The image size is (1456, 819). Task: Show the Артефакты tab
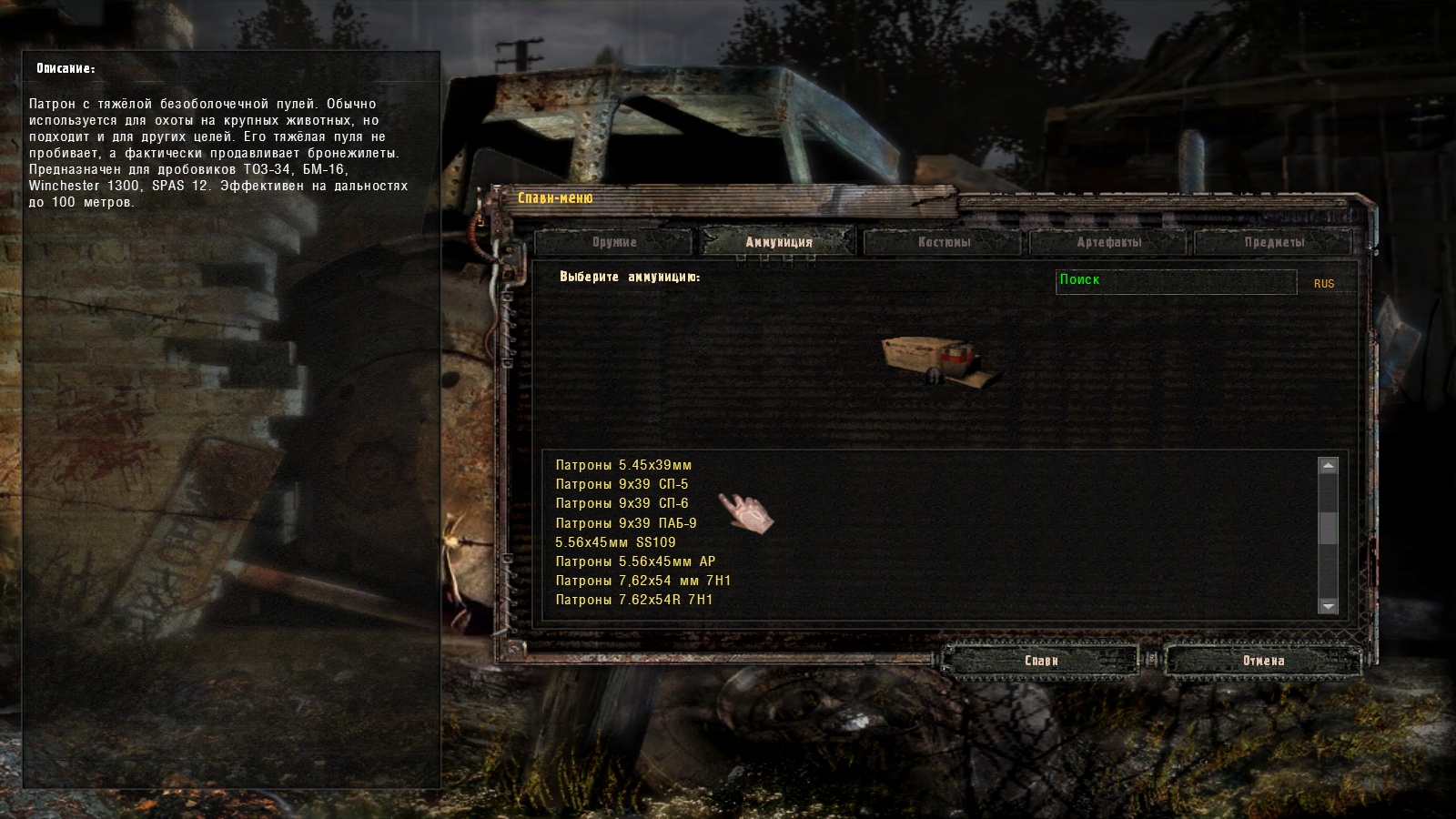(1108, 242)
